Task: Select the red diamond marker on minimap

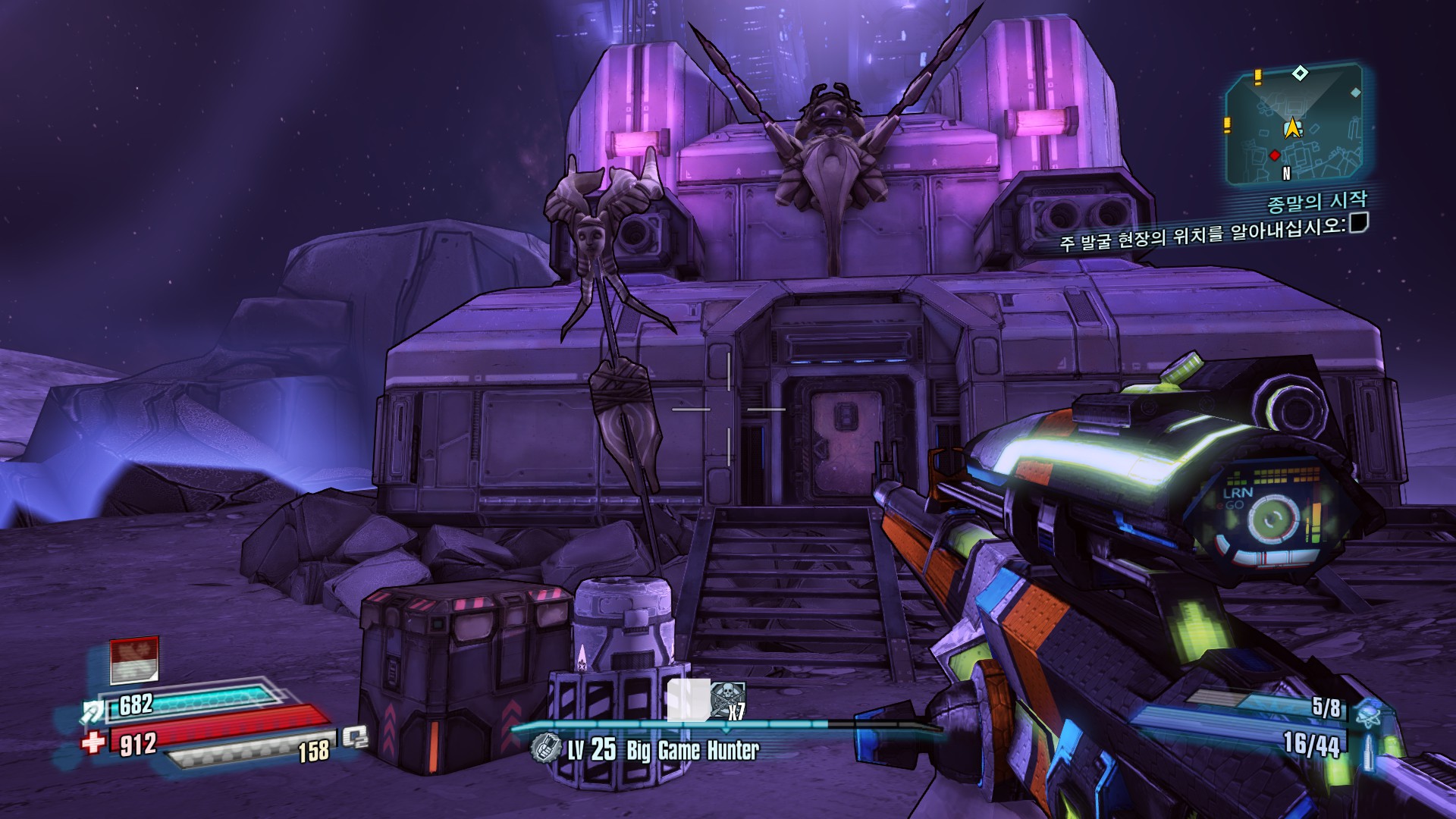Action: pyautogui.click(x=1275, y=155)
